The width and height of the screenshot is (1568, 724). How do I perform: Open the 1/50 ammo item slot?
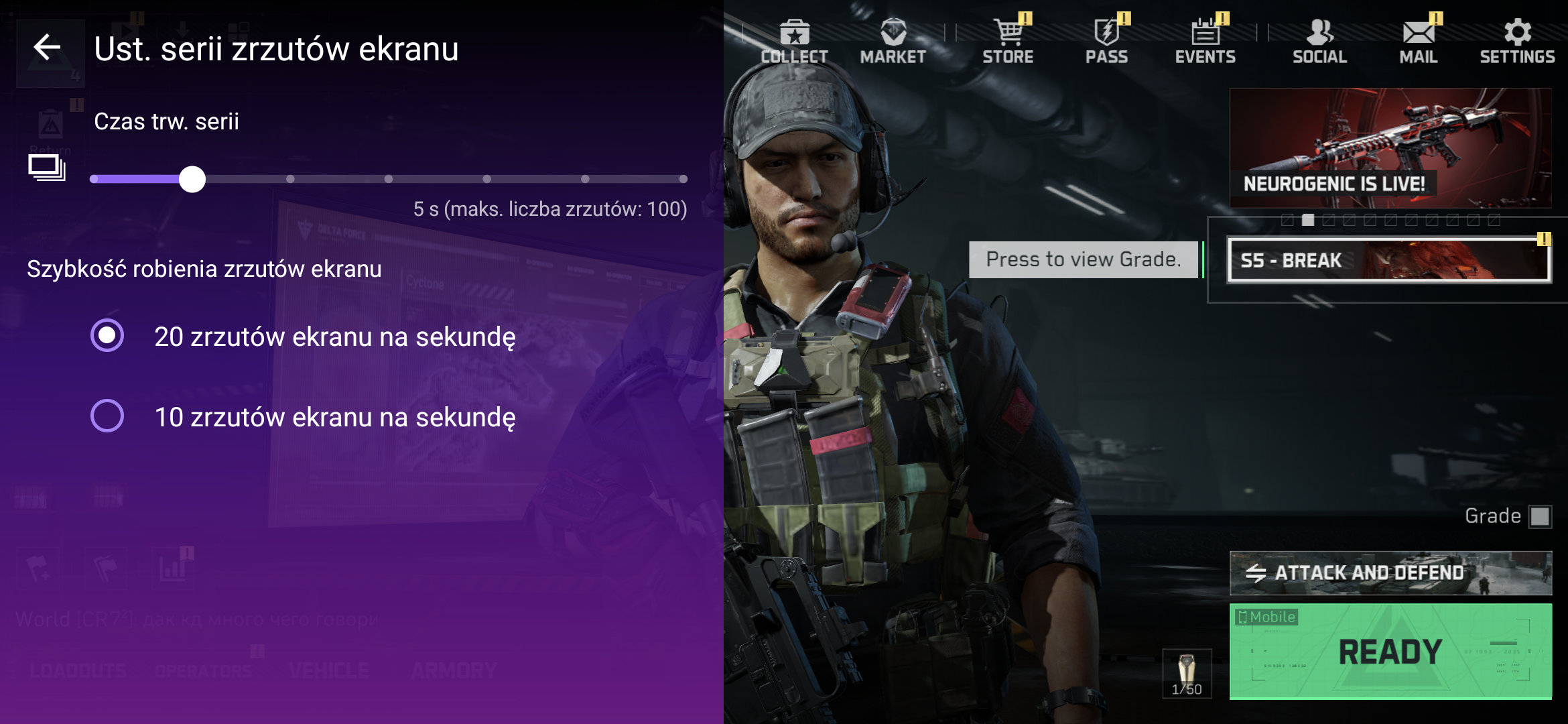click(1187, 673)
